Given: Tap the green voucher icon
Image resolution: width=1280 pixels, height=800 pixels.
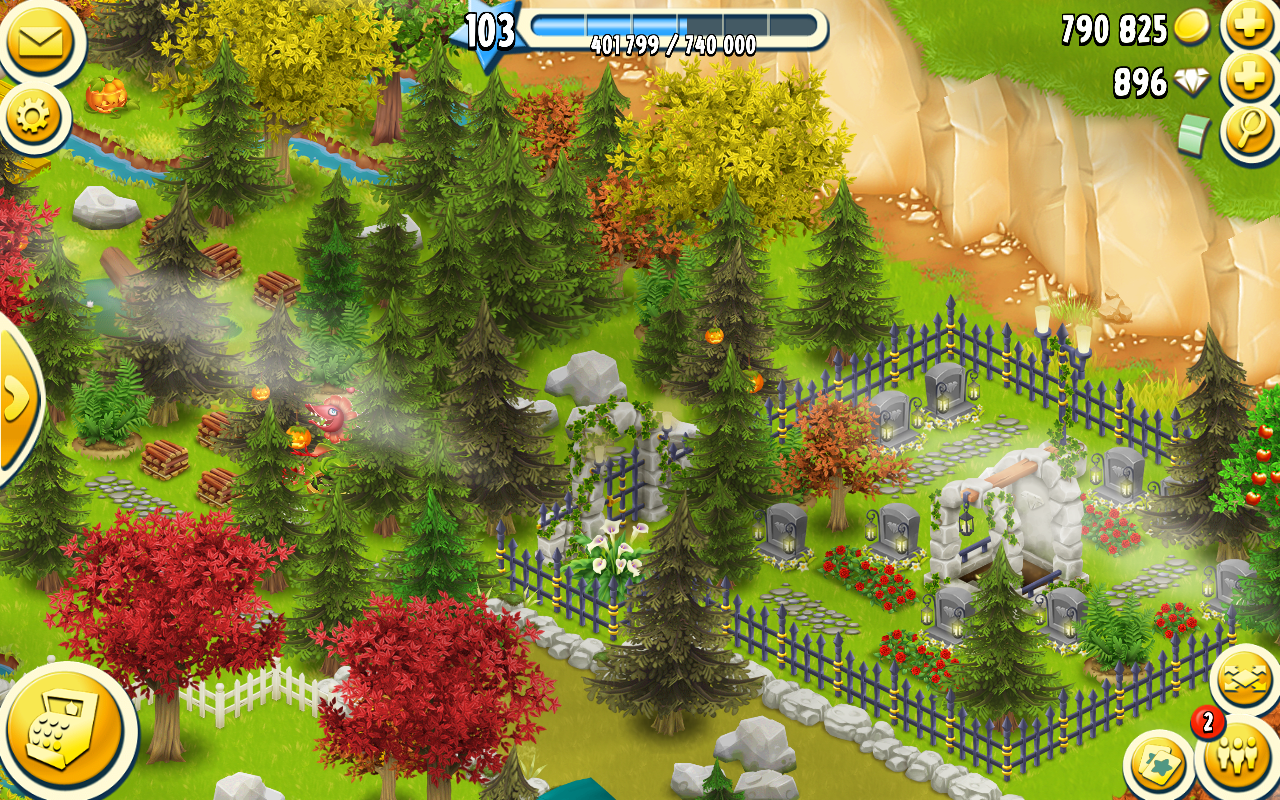Looking at the screenshot, I should pos(1194,136).
